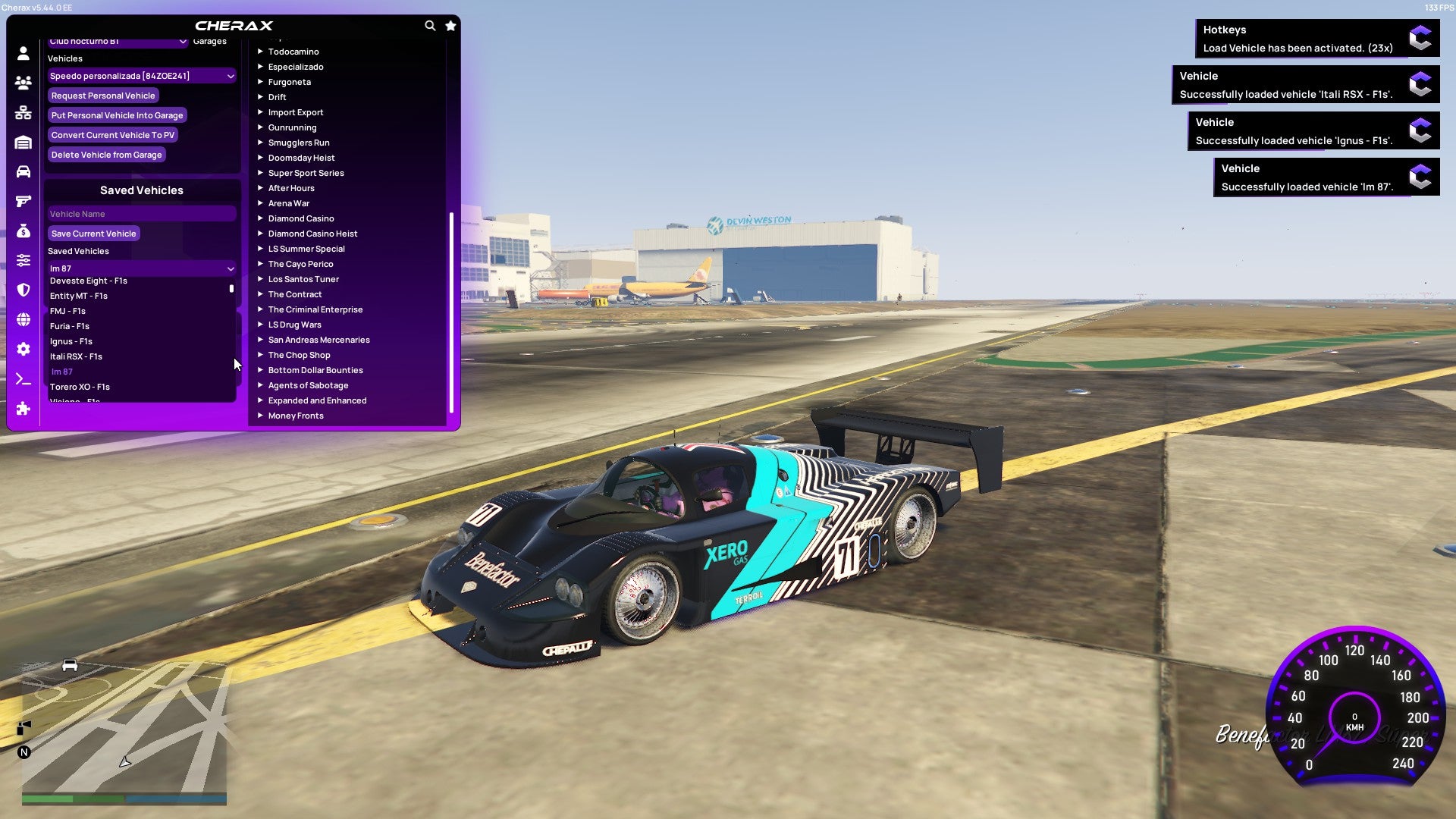
Task: Type in the Vehicle Name field
Action: click(x=141, y=213)
